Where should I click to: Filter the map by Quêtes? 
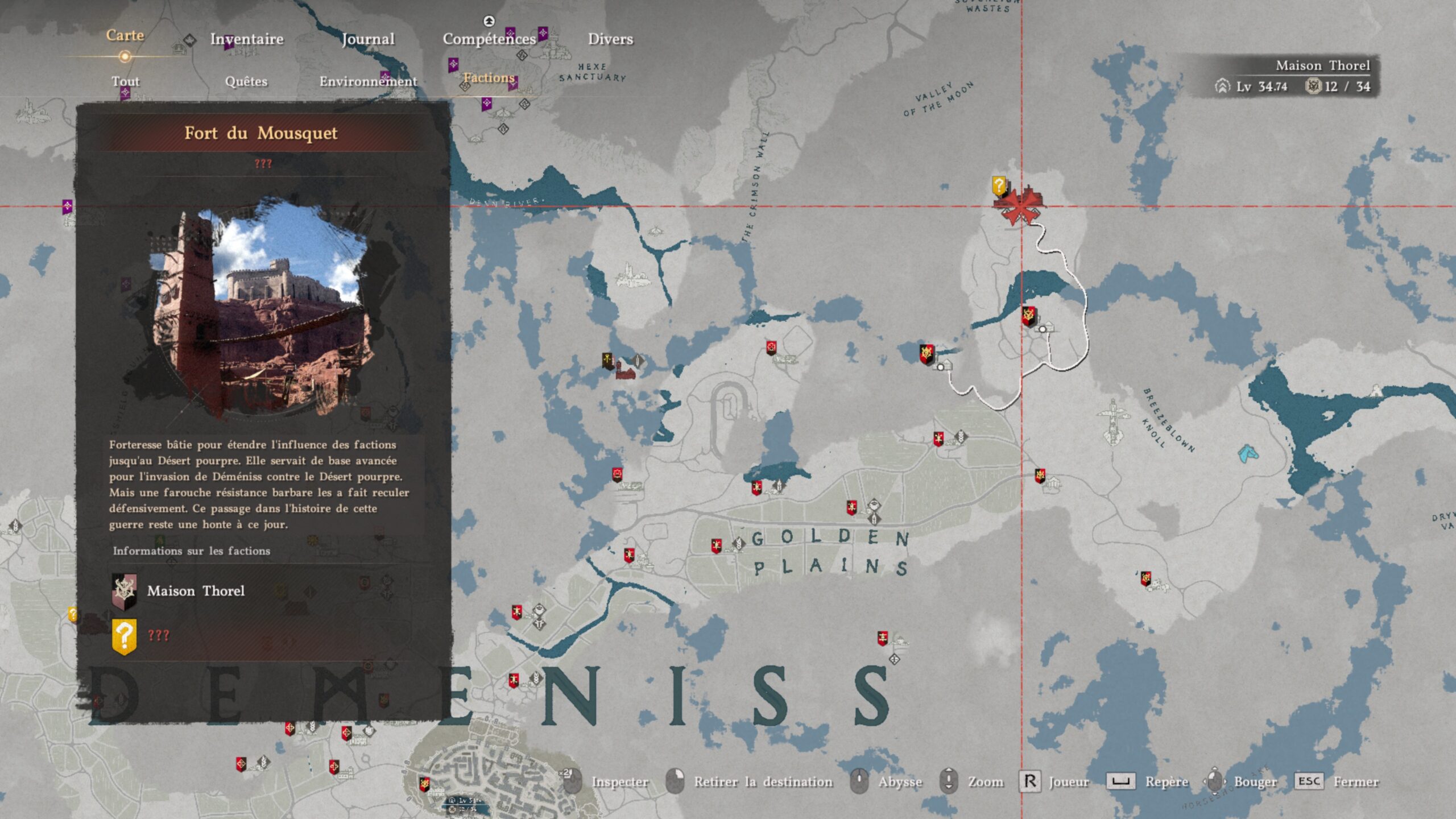(246, 81)
